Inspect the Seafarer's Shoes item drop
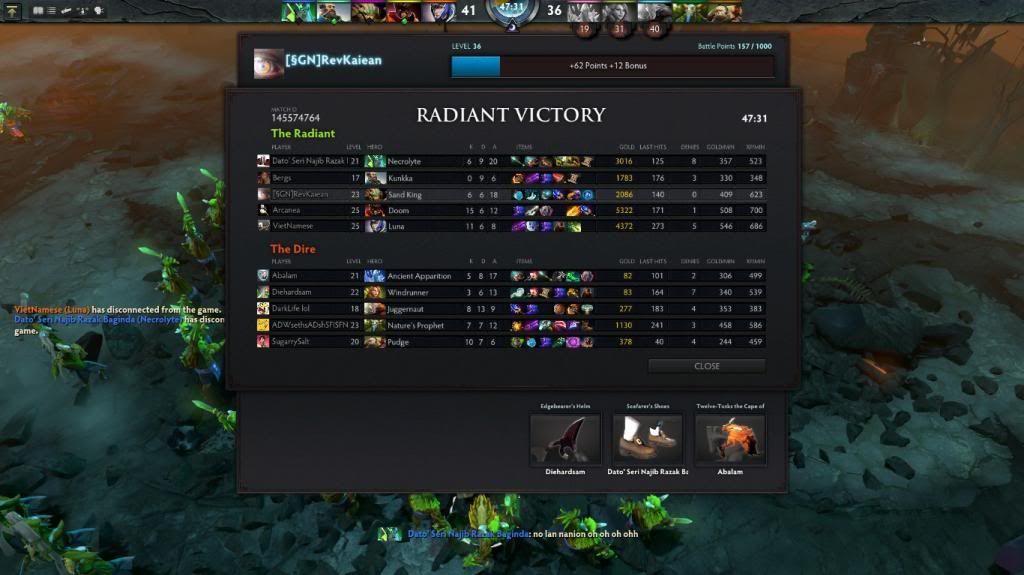The width and height of the screenshot is (1024, 575). pyautogui.click(x=647, y=439)
